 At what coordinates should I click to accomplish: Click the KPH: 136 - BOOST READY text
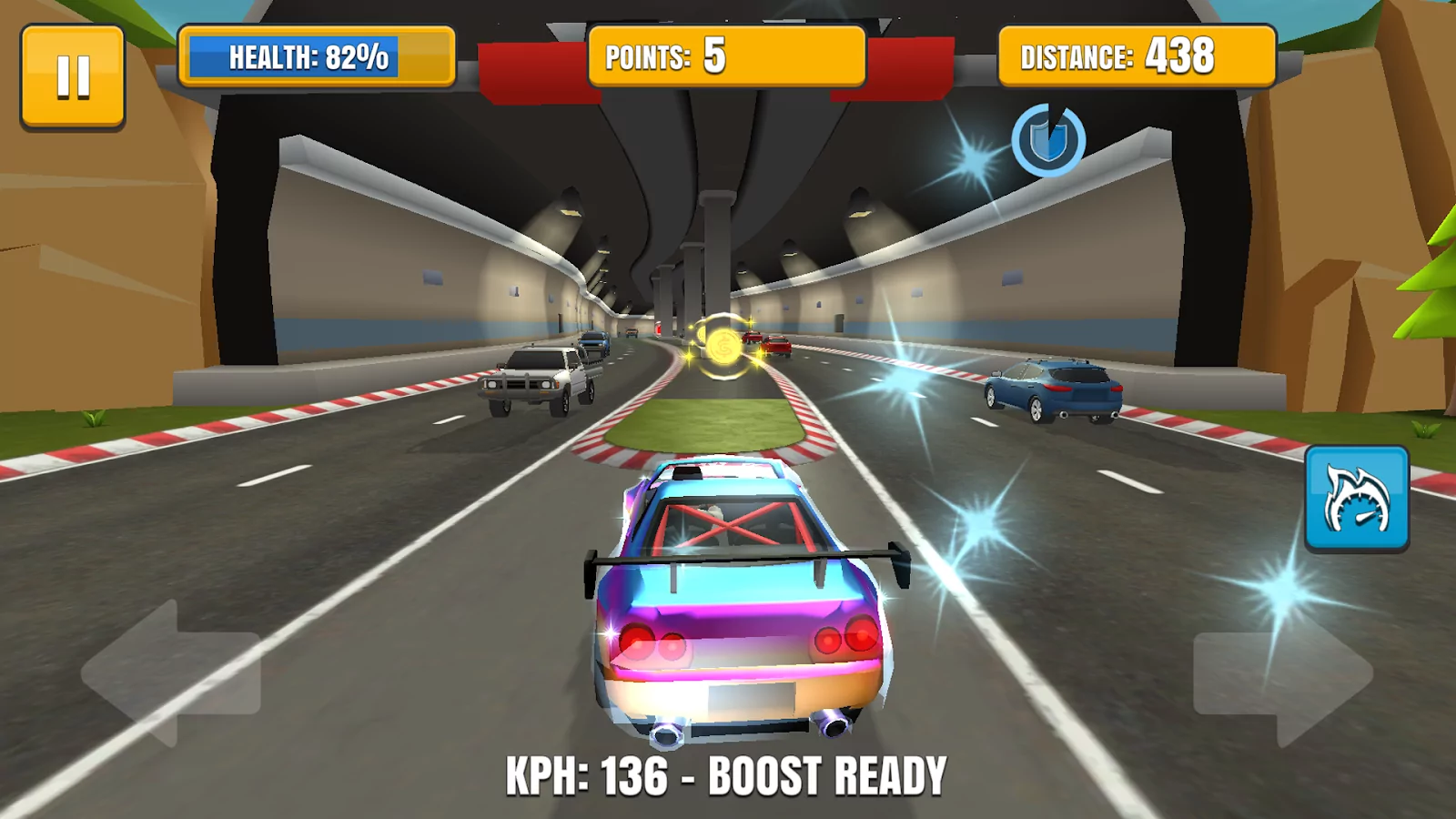point(723,775)
